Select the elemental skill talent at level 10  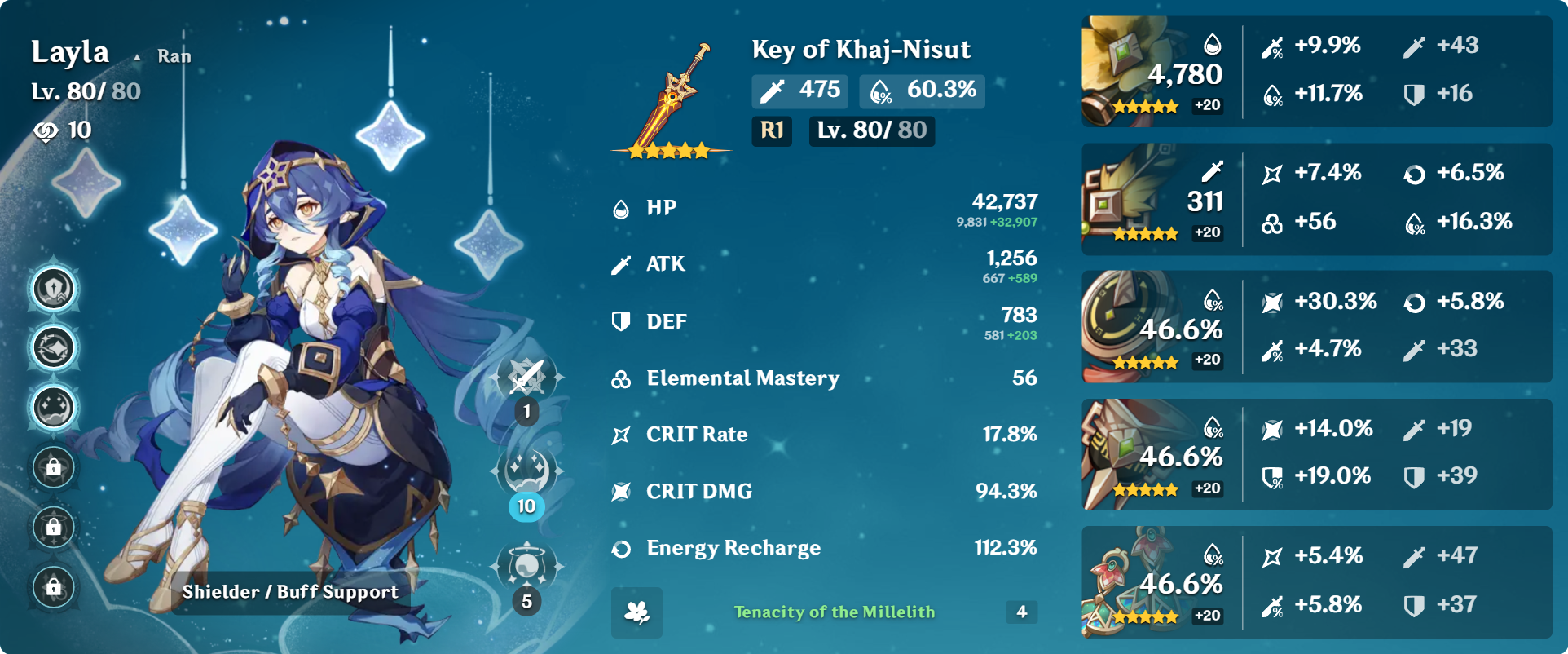[x=527, y=471]
